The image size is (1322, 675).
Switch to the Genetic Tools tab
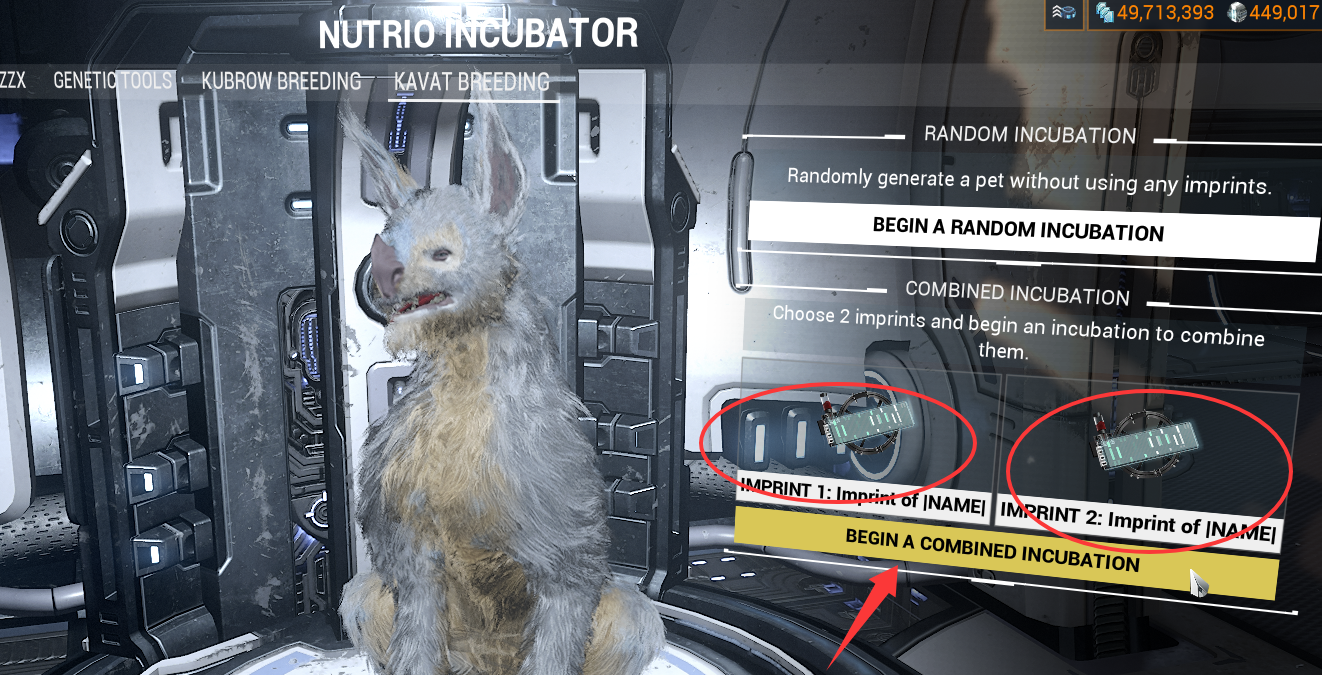coord(112,81)
